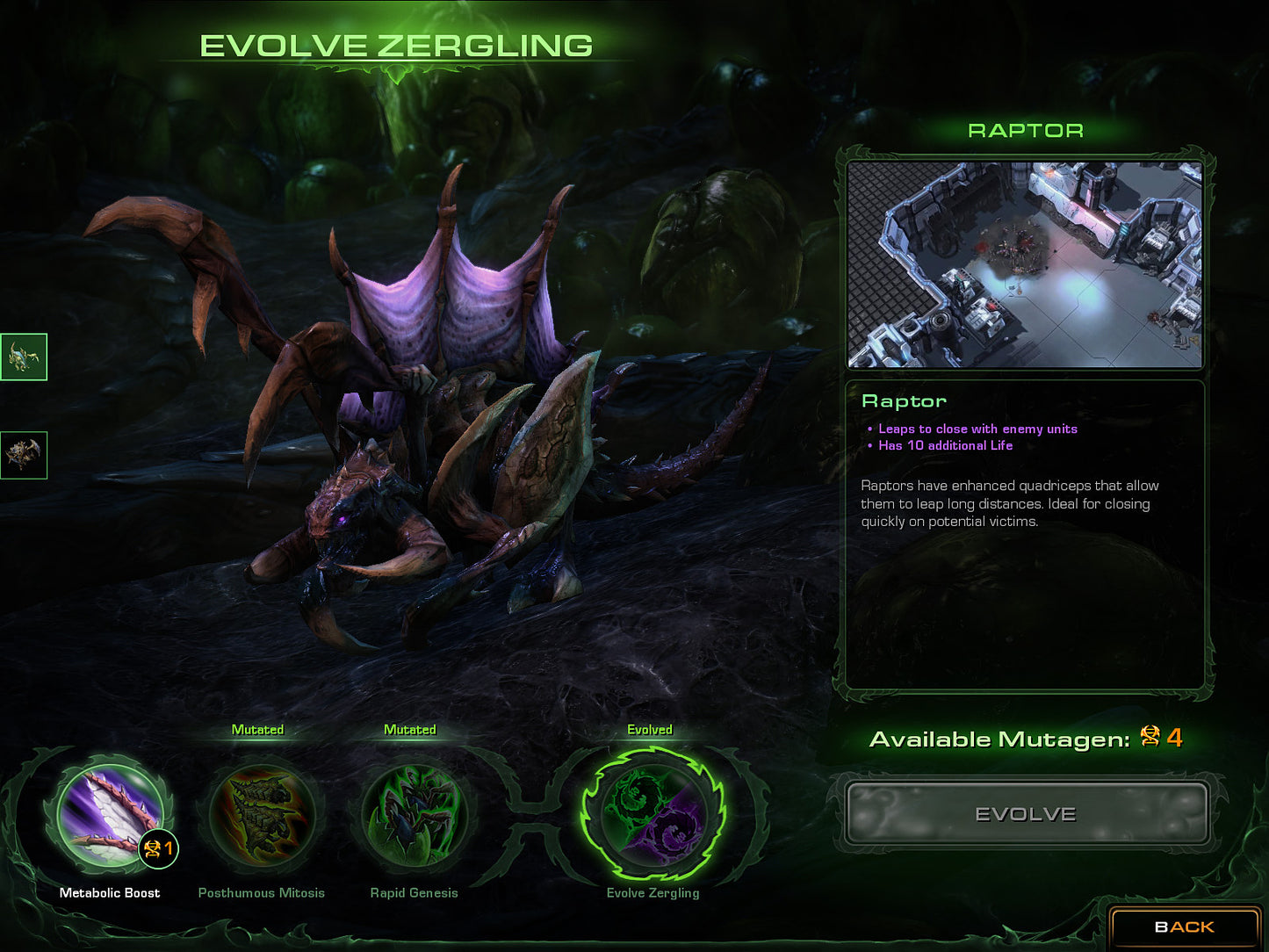
Task: Toggle the Mutated badge above Posthumous Mitosis
Action: tap(258, 729)
